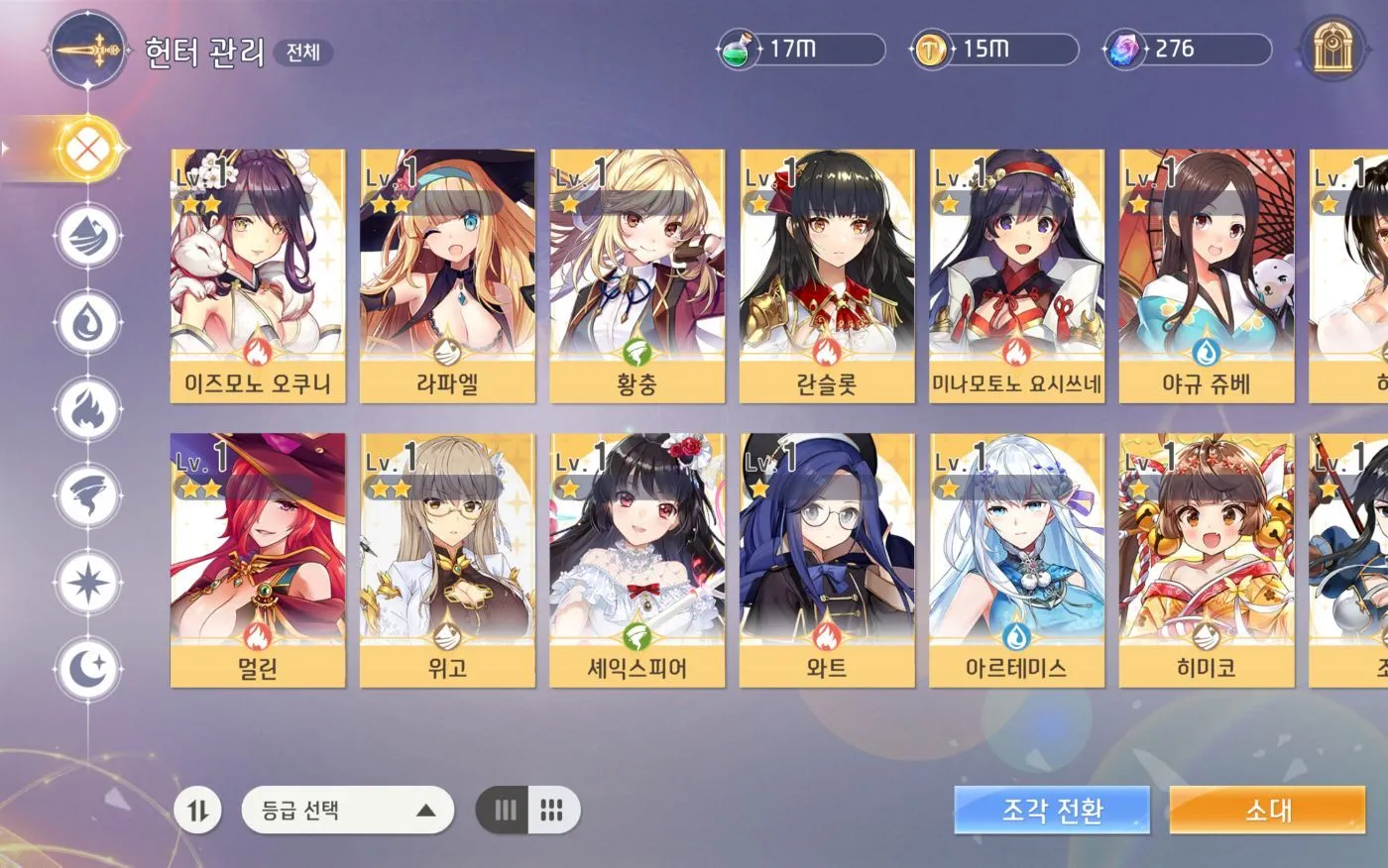The width and height of the screenshot is (1388, 868).
Task: Return to lobby via the gate icon
Action: (1333, 48)
